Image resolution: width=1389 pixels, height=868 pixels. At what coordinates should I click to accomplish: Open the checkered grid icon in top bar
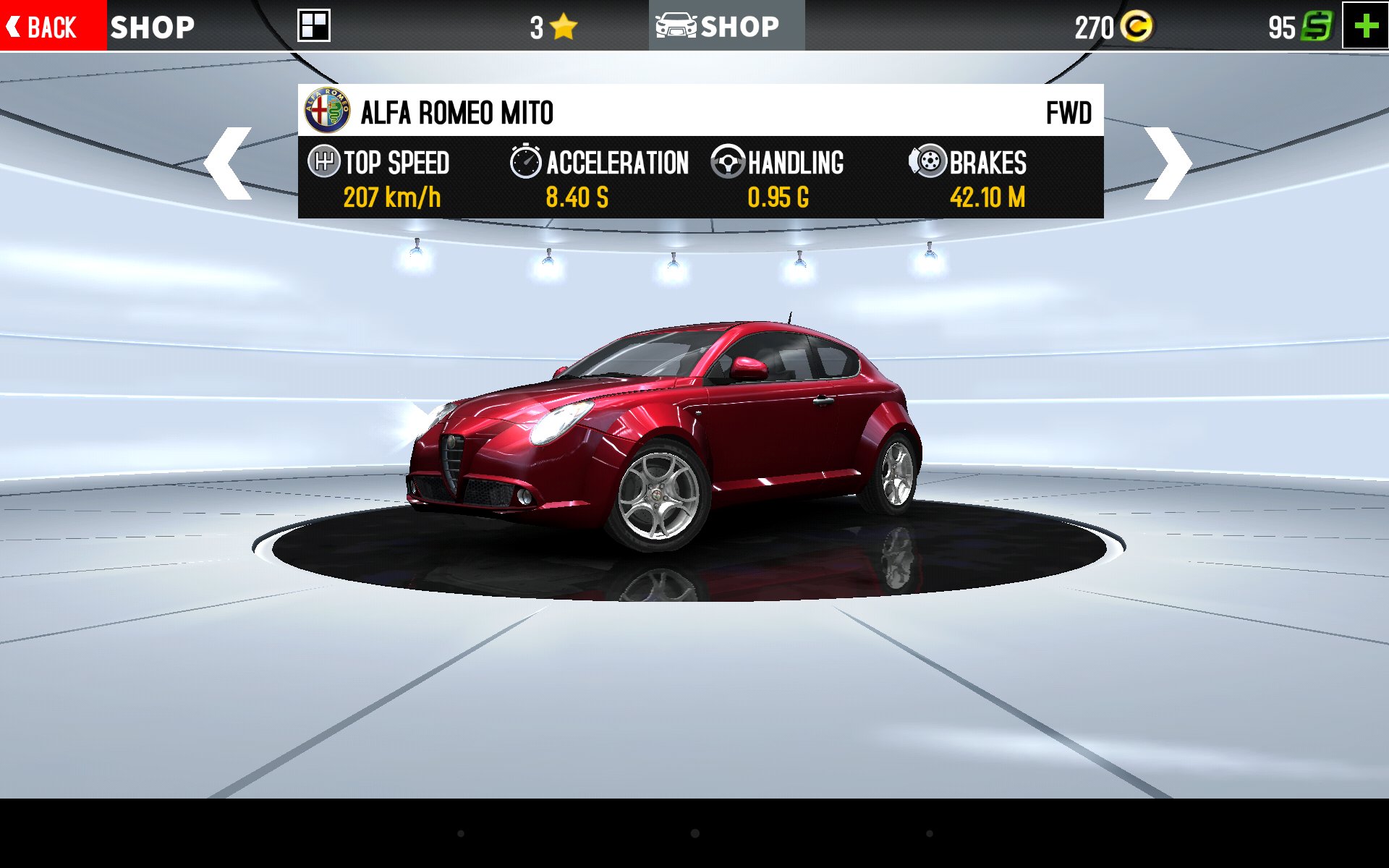[314, 26]
